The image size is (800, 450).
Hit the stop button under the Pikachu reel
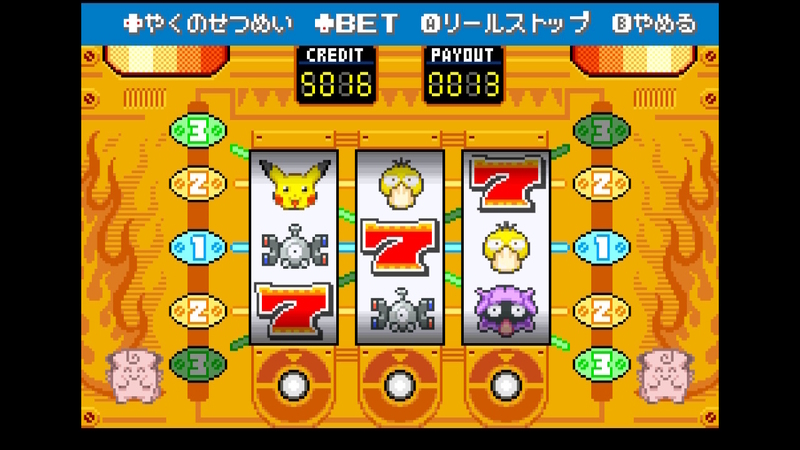[x=293, y=383]
